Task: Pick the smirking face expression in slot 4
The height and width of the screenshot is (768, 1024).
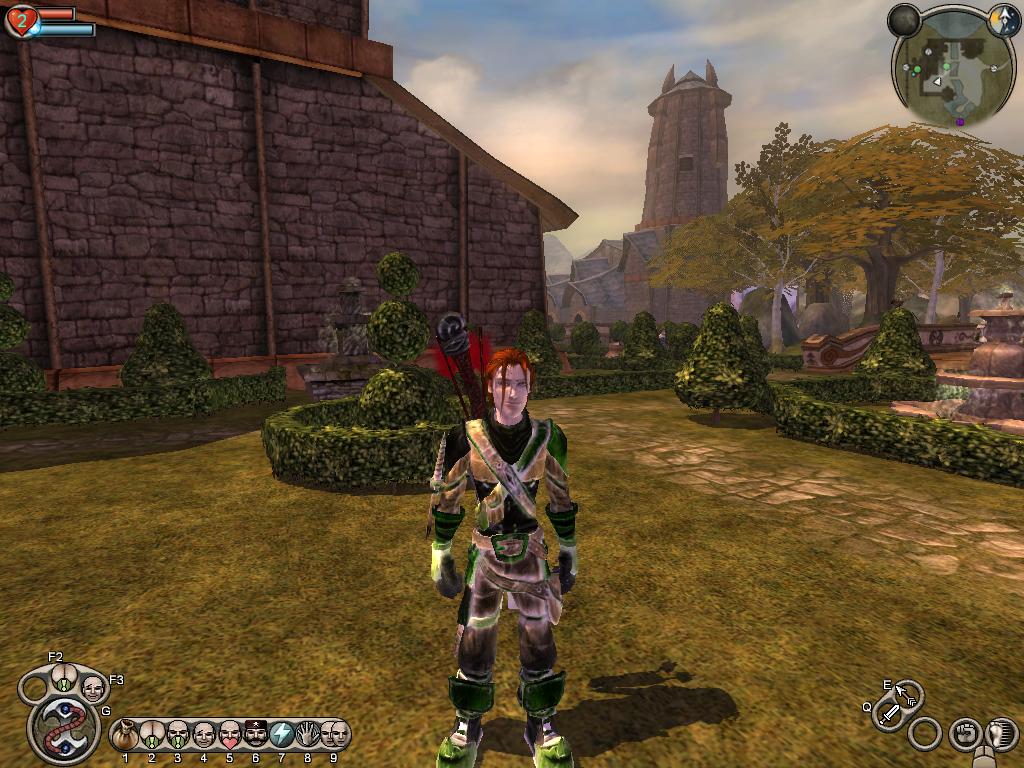Action: click(204, 736)
